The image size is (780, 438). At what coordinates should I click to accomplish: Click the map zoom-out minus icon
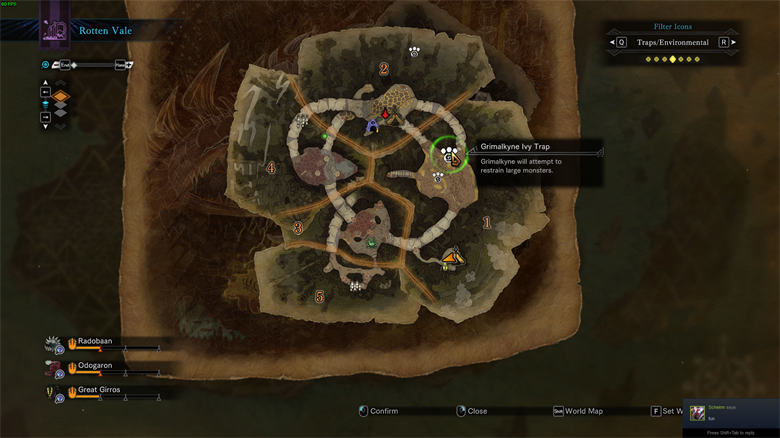[56, 65]
